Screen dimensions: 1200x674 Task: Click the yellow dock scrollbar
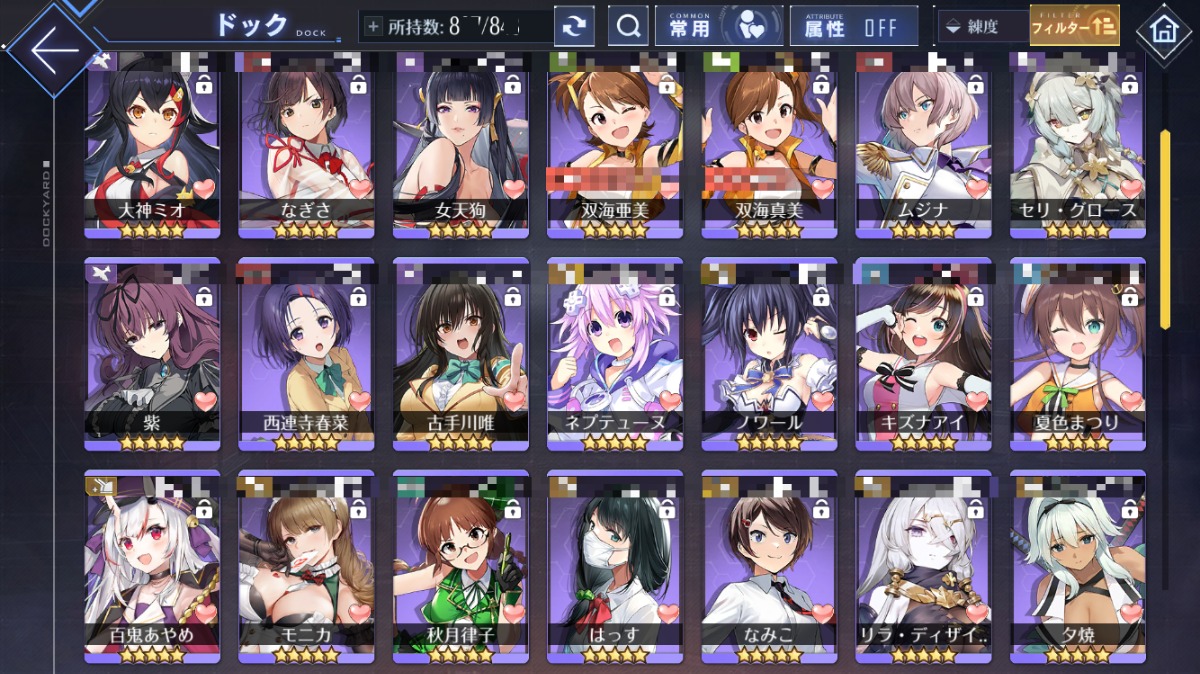tap(1164, 228)
